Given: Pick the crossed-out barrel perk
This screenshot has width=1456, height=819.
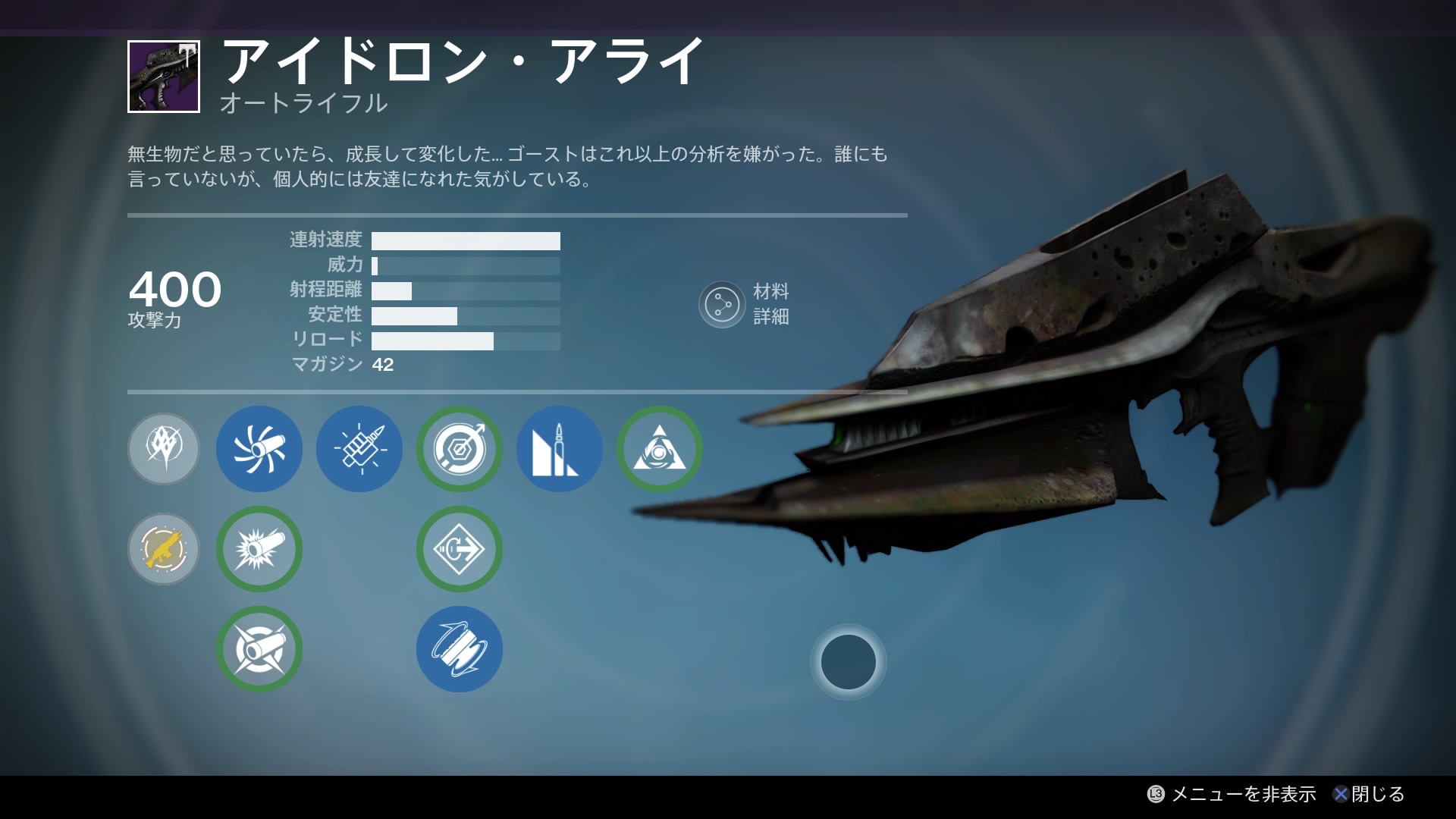Looking at the screenshot, I should pos(259,649).
